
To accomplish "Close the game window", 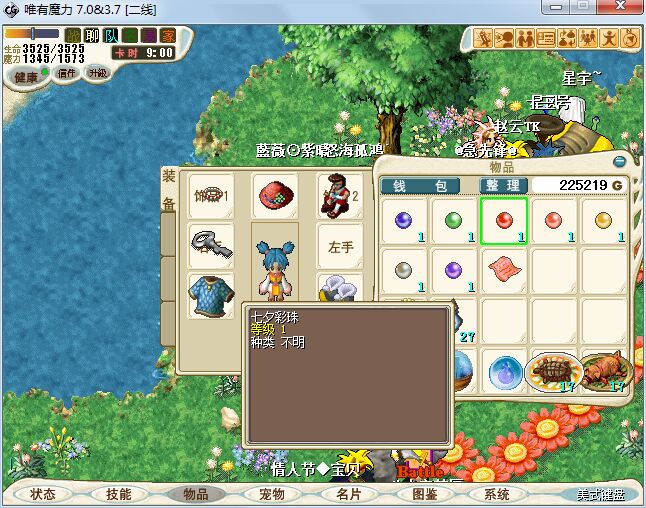I will pyautogui.click(x=622, y=9).
